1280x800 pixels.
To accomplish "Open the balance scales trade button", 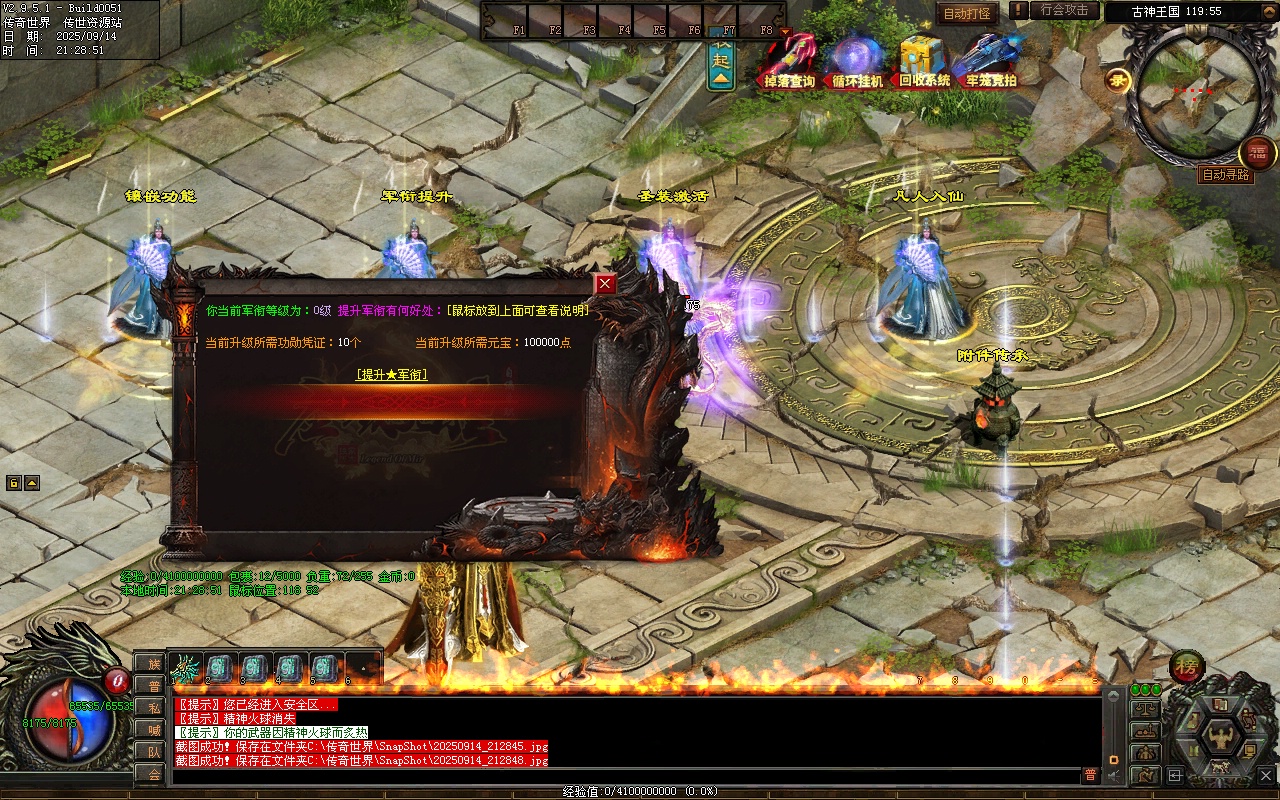I will tap(1145, 709).
